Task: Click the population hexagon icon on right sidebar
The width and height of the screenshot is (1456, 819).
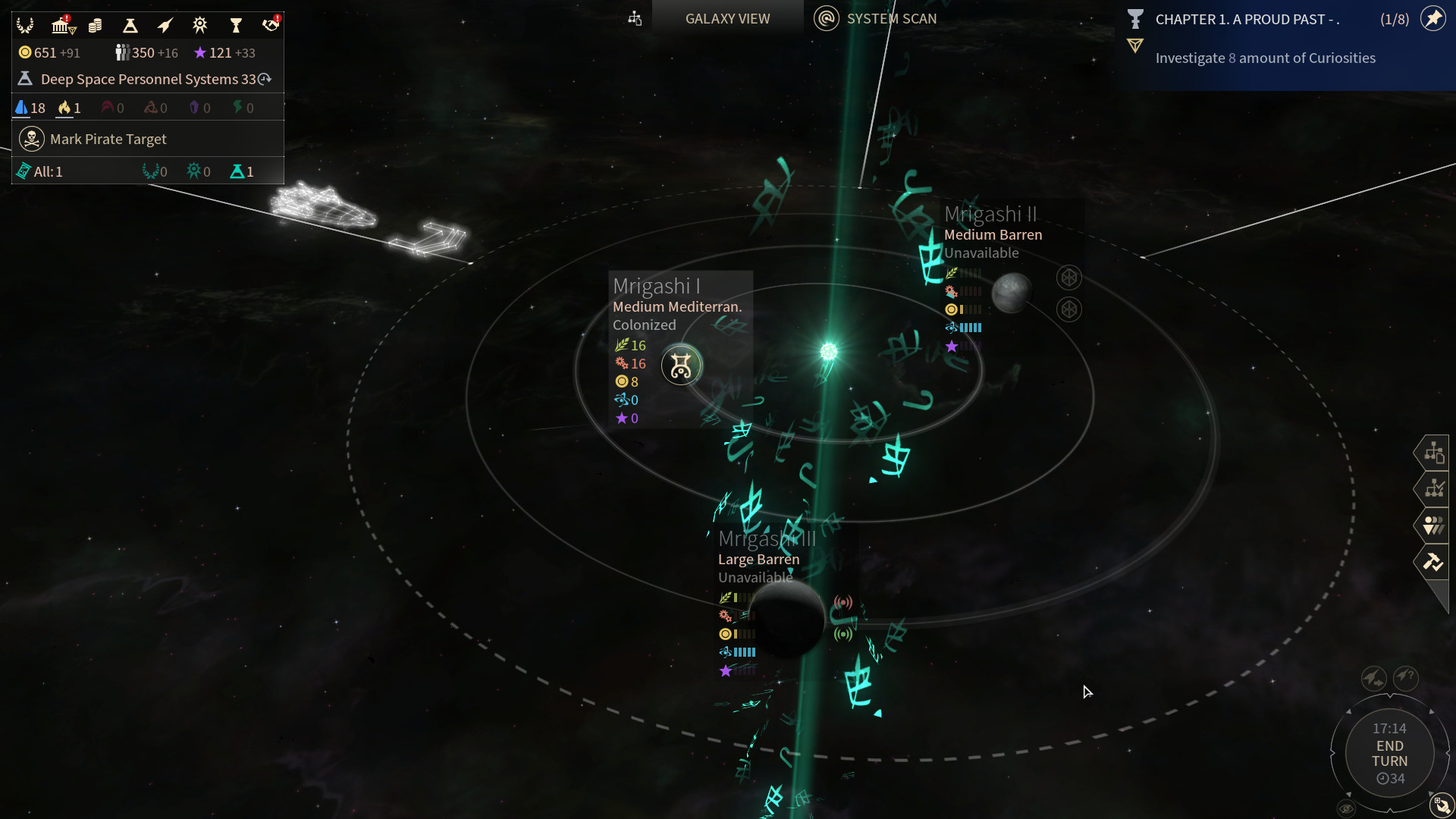Action: point(1434,526)
